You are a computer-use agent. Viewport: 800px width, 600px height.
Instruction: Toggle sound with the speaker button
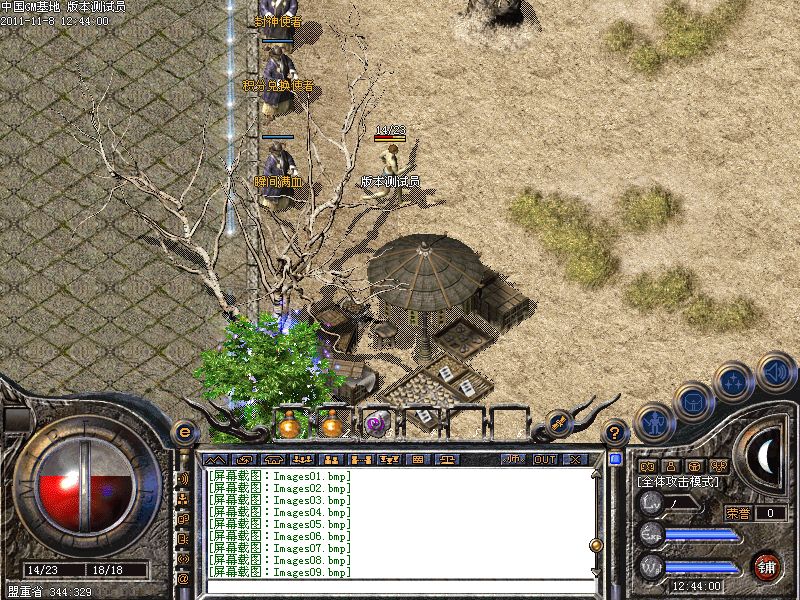coord(774,373)
